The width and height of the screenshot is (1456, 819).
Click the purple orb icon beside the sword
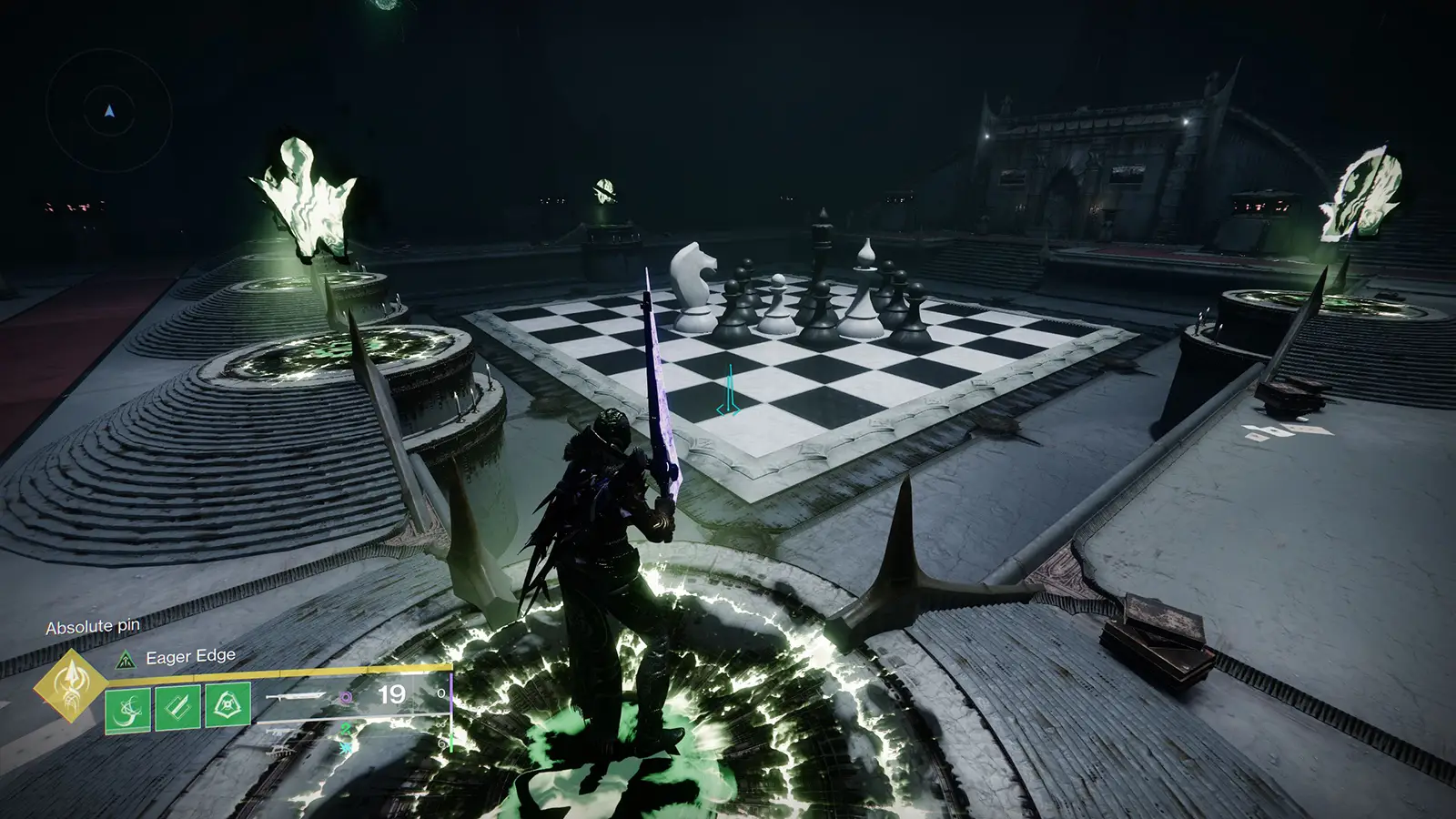click(x=346, y=697)
